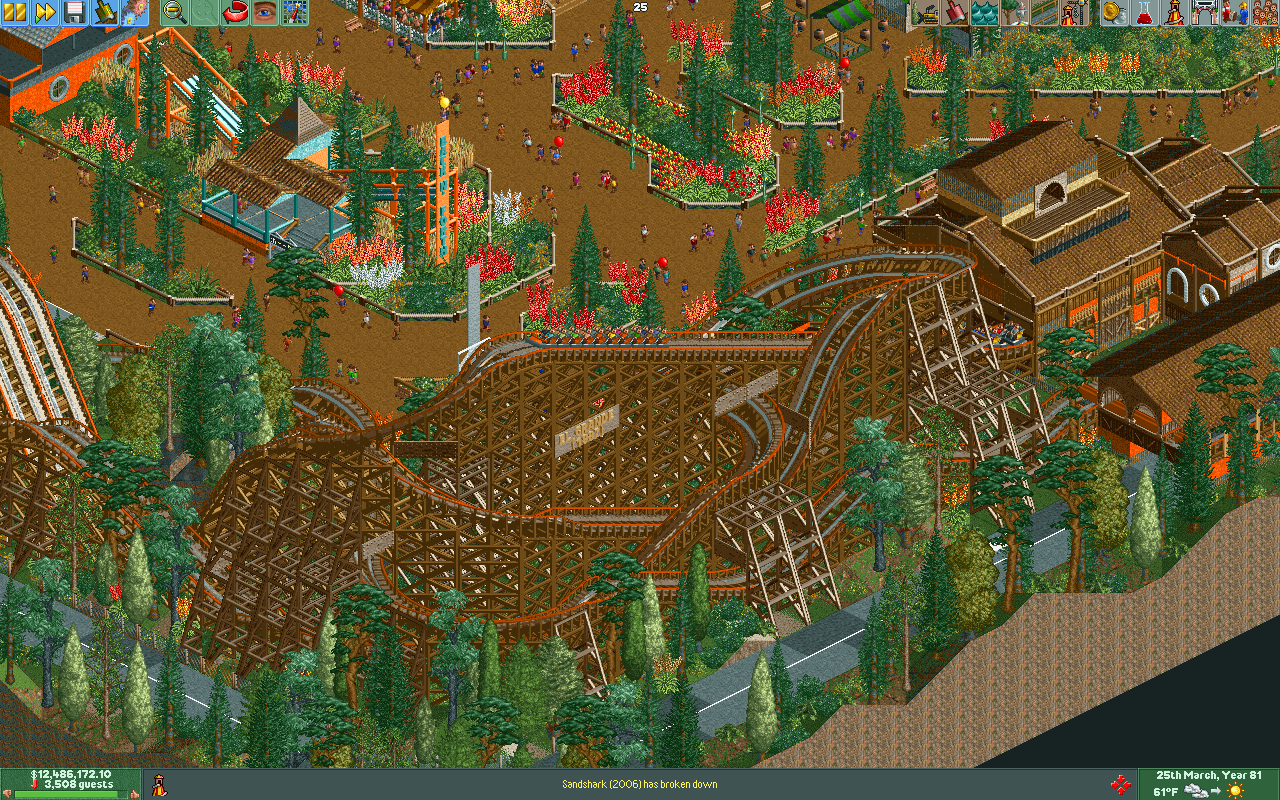Toggle fast-forward game speed
The height and width of the screenshot is (800, 1280).
45,12
